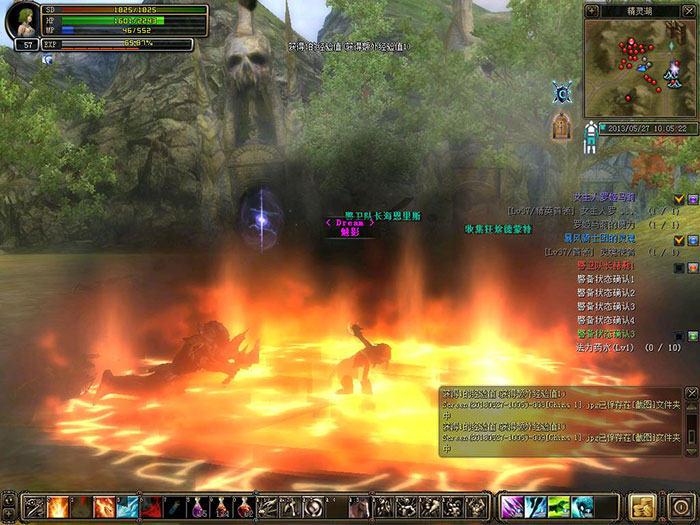Open the gold square menu button
Screen dimensions: 700x525
(x=642, y=506)
